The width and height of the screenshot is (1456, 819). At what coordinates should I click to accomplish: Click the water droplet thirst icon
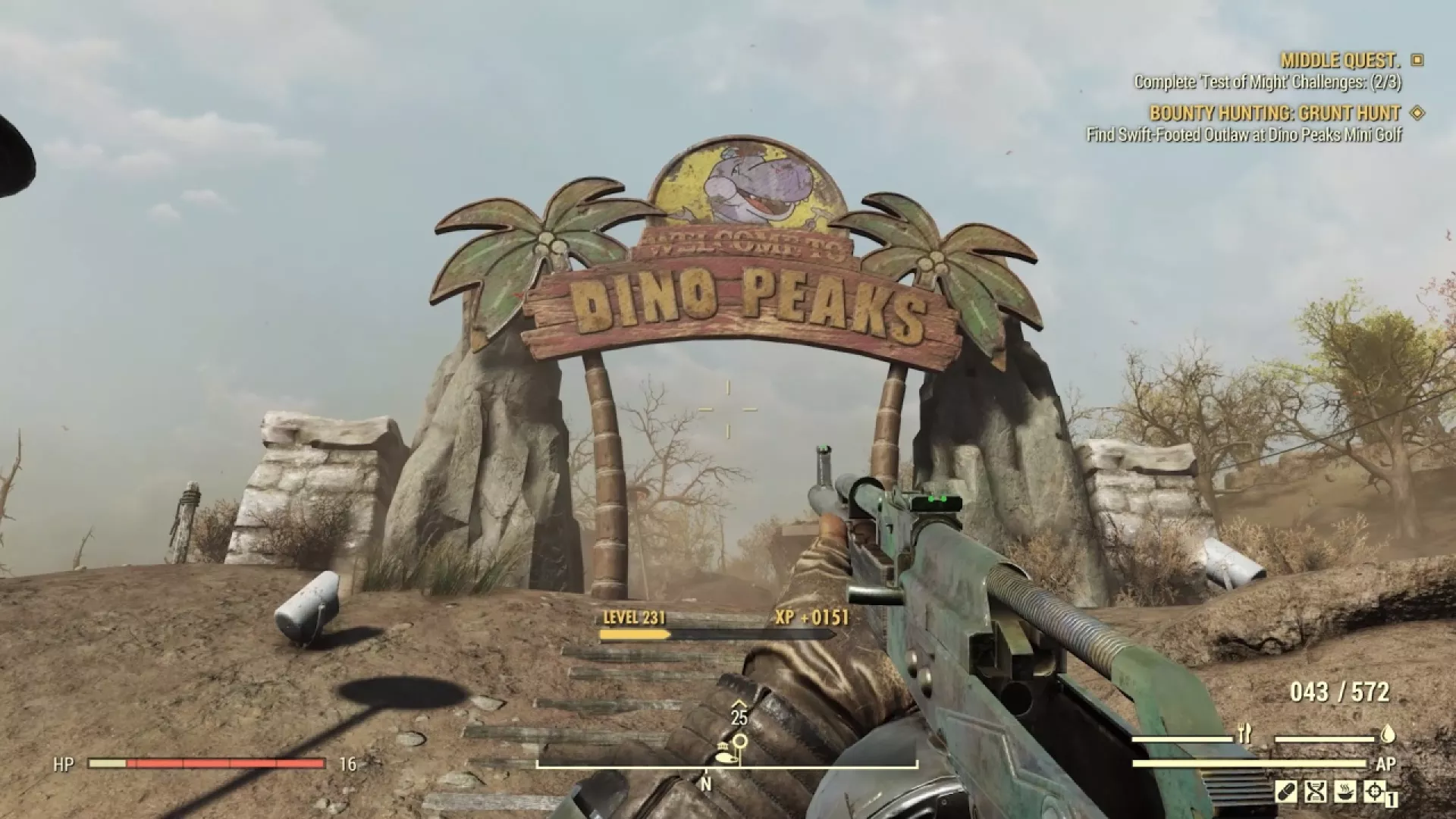pyautogui.click(x=1388, y=734)
